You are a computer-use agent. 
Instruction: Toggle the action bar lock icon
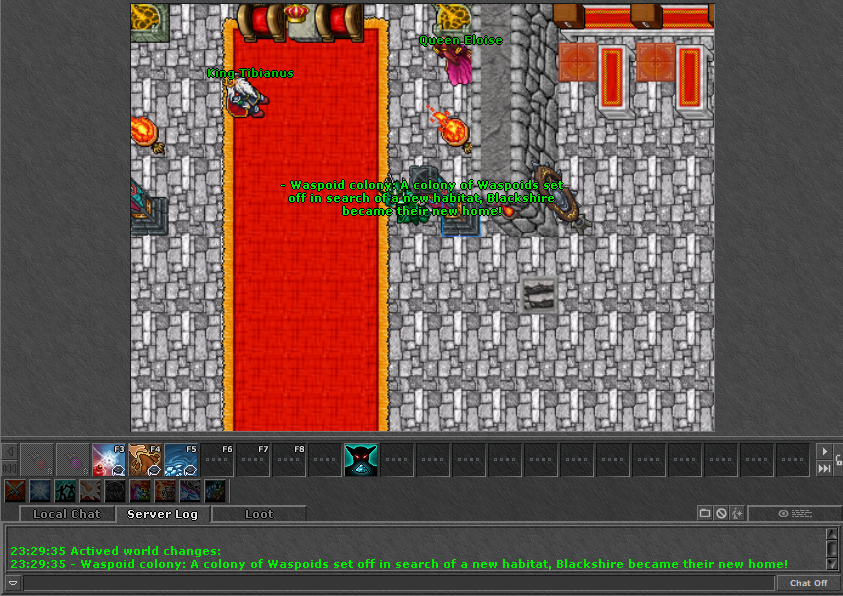tap(838, 459)
